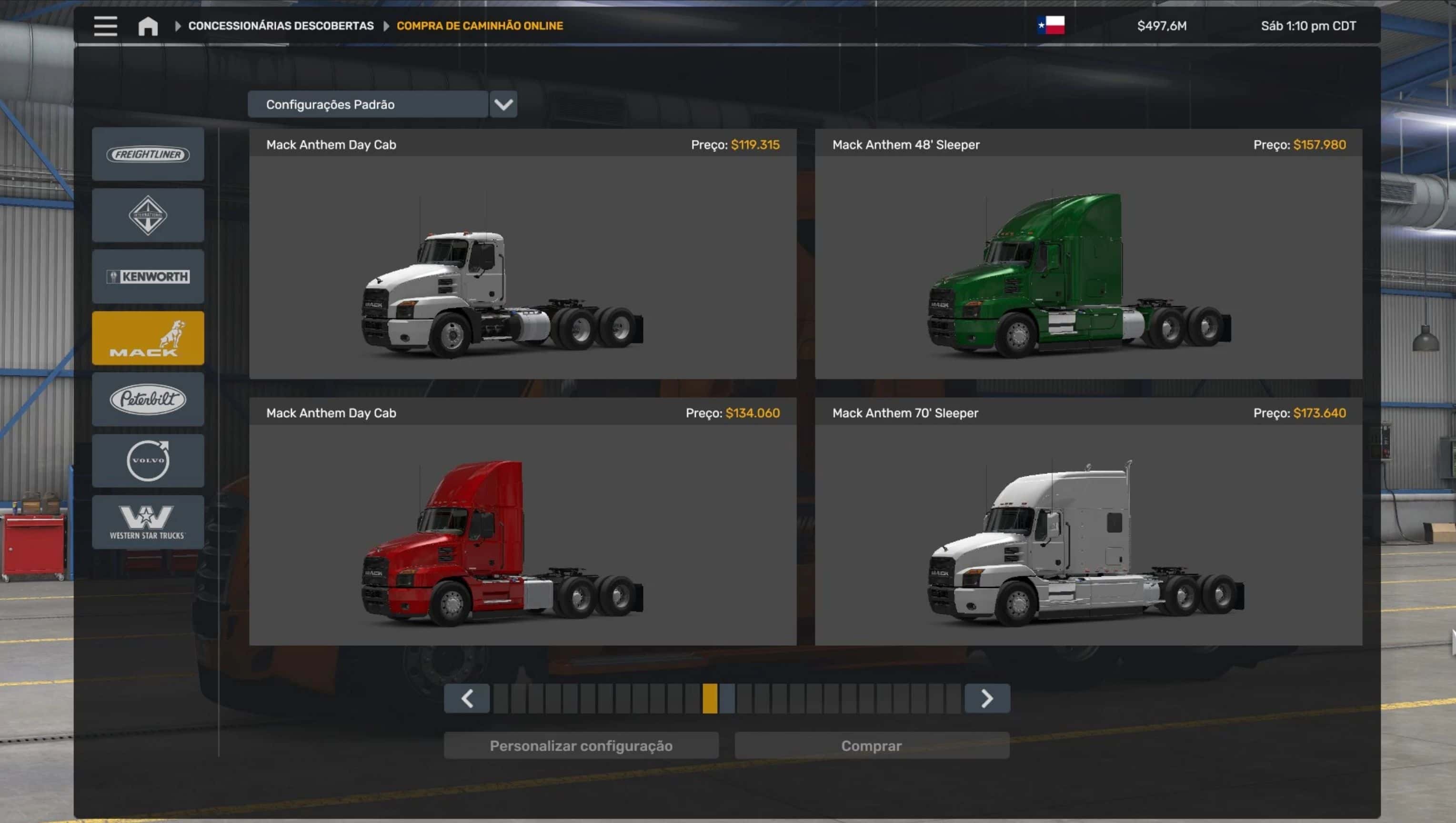The image size is (1456, 823).
Task: Advance to the next page arrow
Action: (987, 699)
